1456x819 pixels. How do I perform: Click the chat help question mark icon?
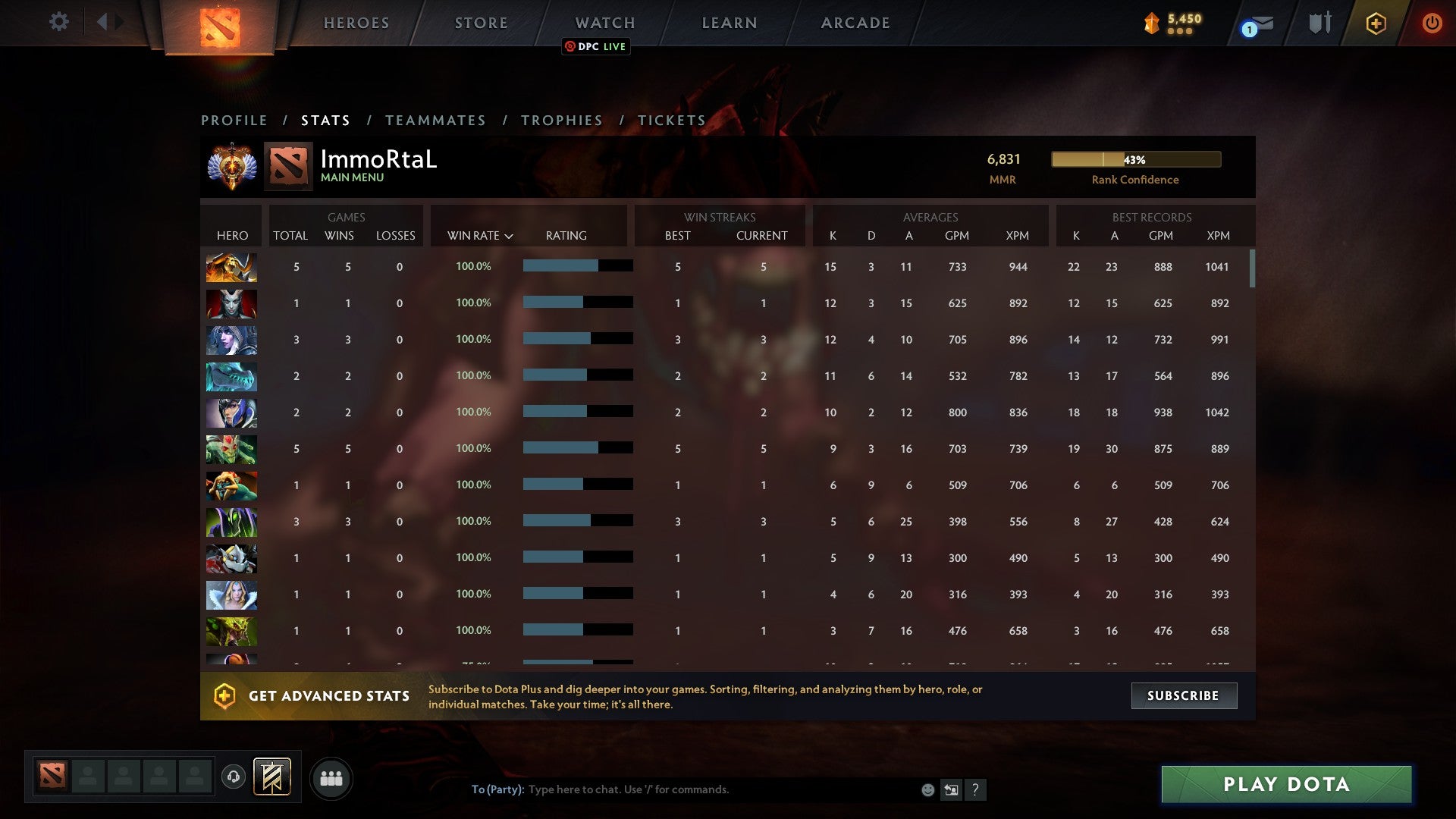coord(975,789)
